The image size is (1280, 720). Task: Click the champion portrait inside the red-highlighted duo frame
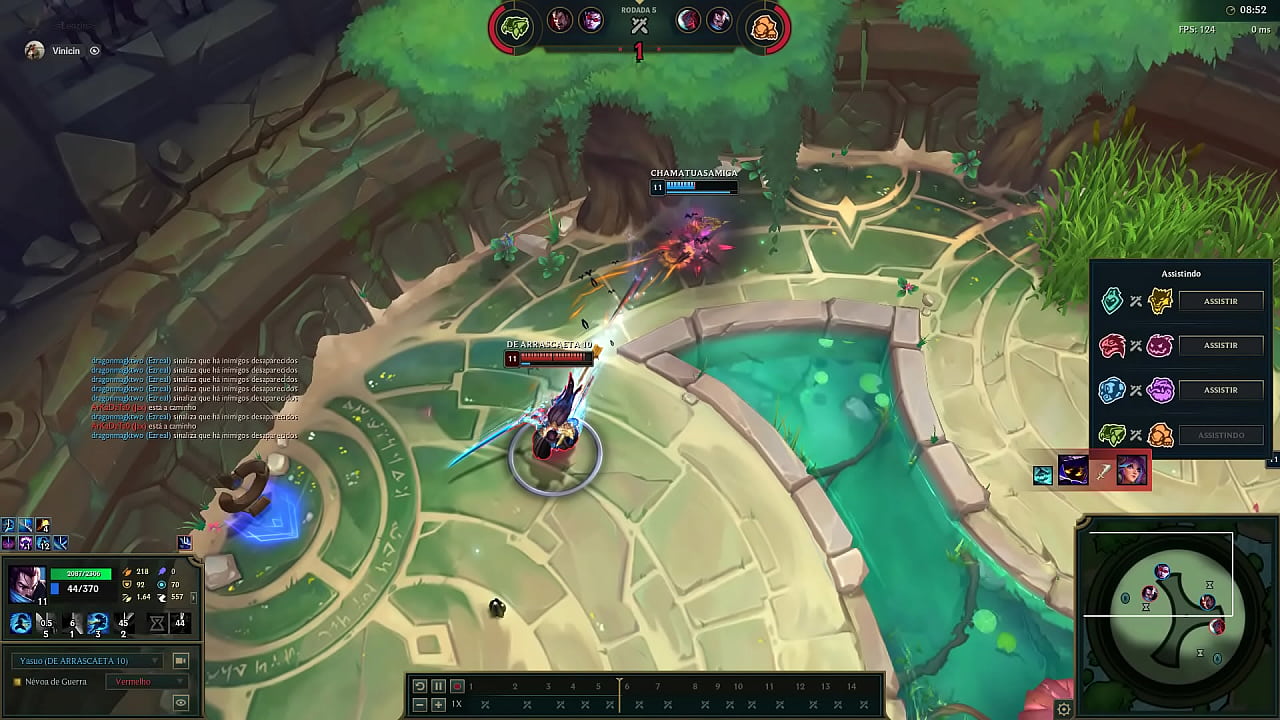(1132, 472)
